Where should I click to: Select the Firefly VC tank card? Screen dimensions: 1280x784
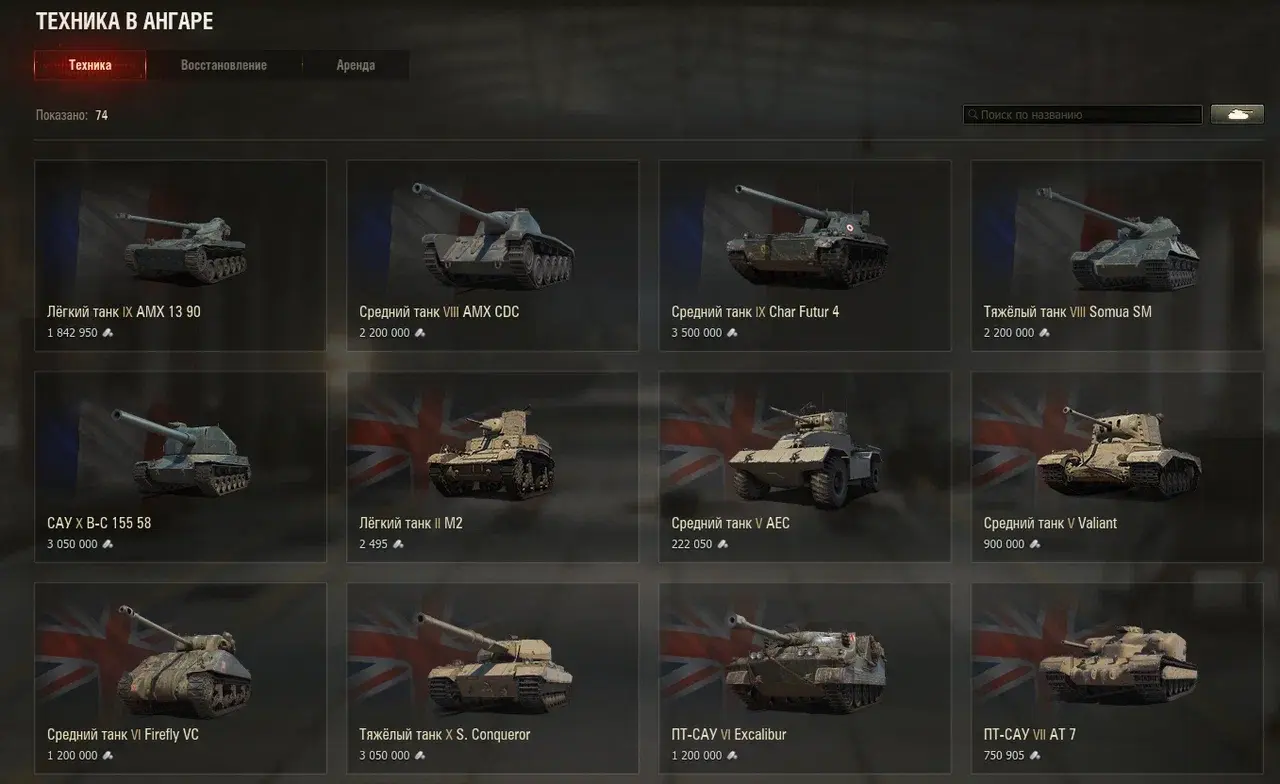(x=180, y=678)
